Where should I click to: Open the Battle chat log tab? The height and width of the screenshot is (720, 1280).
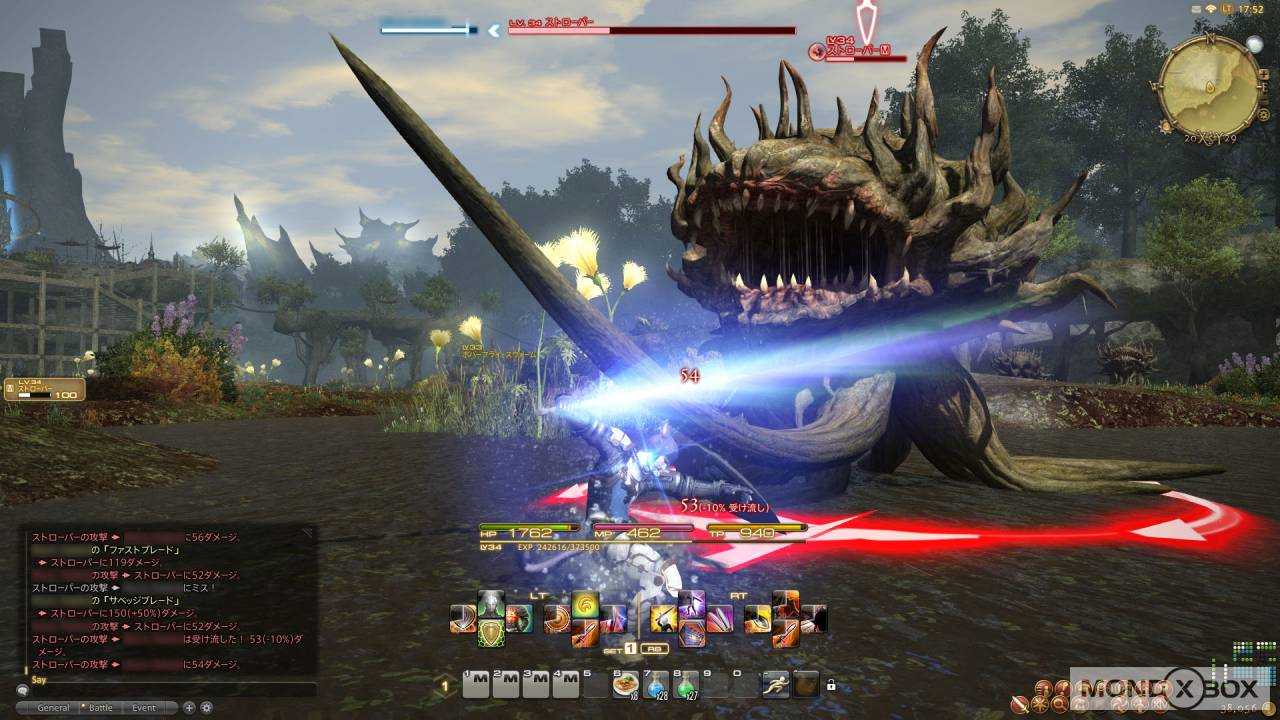[101, 708]
